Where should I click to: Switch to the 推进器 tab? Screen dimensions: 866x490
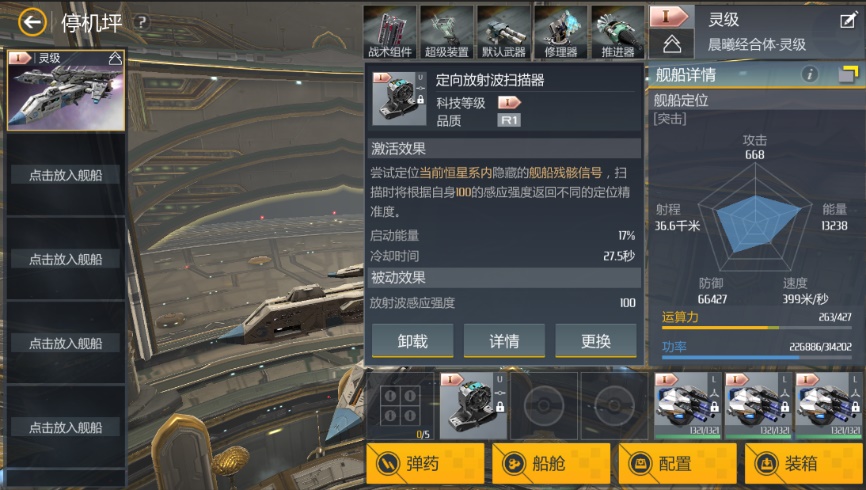tap(617, 31)
